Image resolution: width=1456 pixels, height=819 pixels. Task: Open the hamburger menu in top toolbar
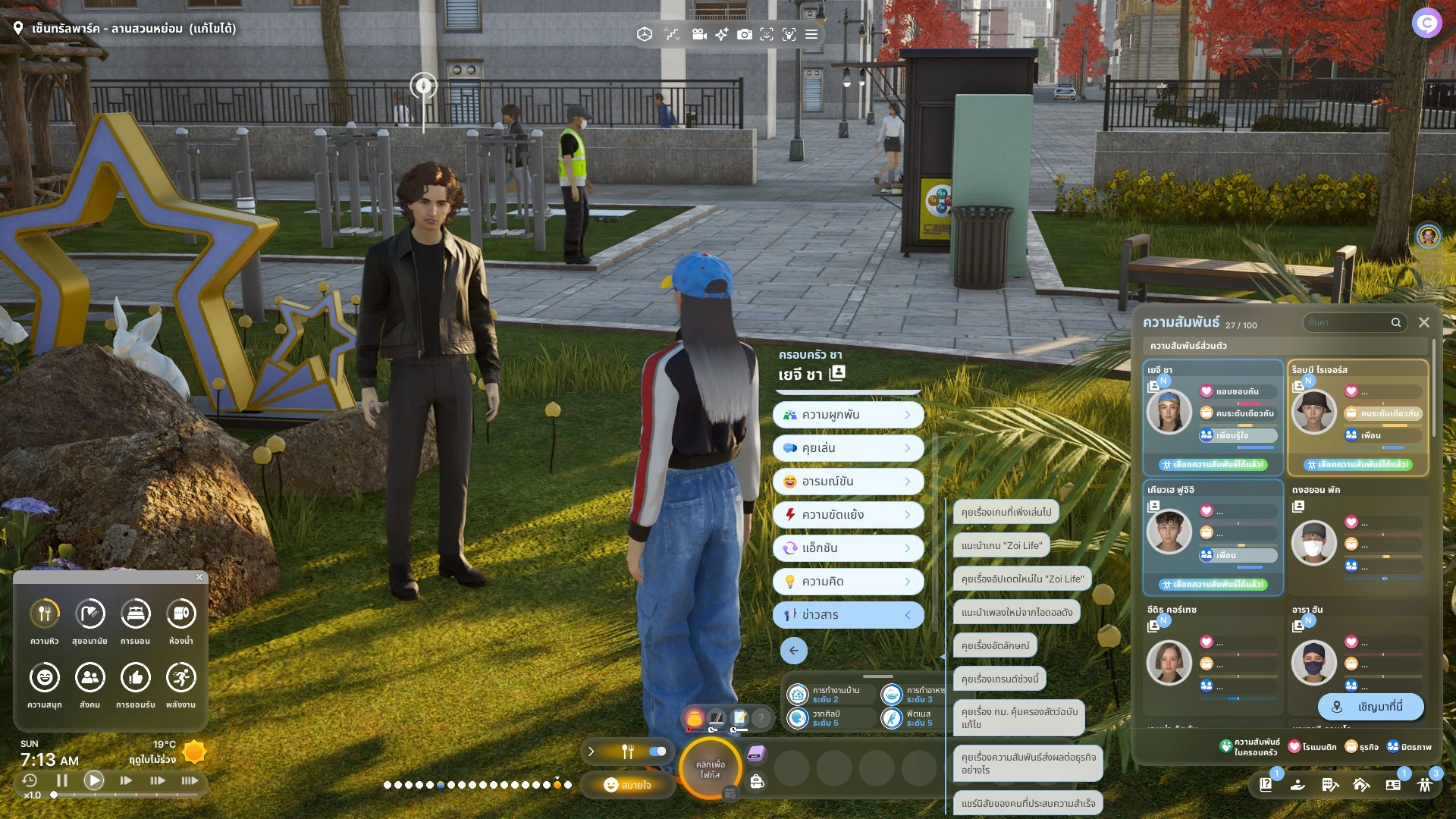[x=811, y=34]
